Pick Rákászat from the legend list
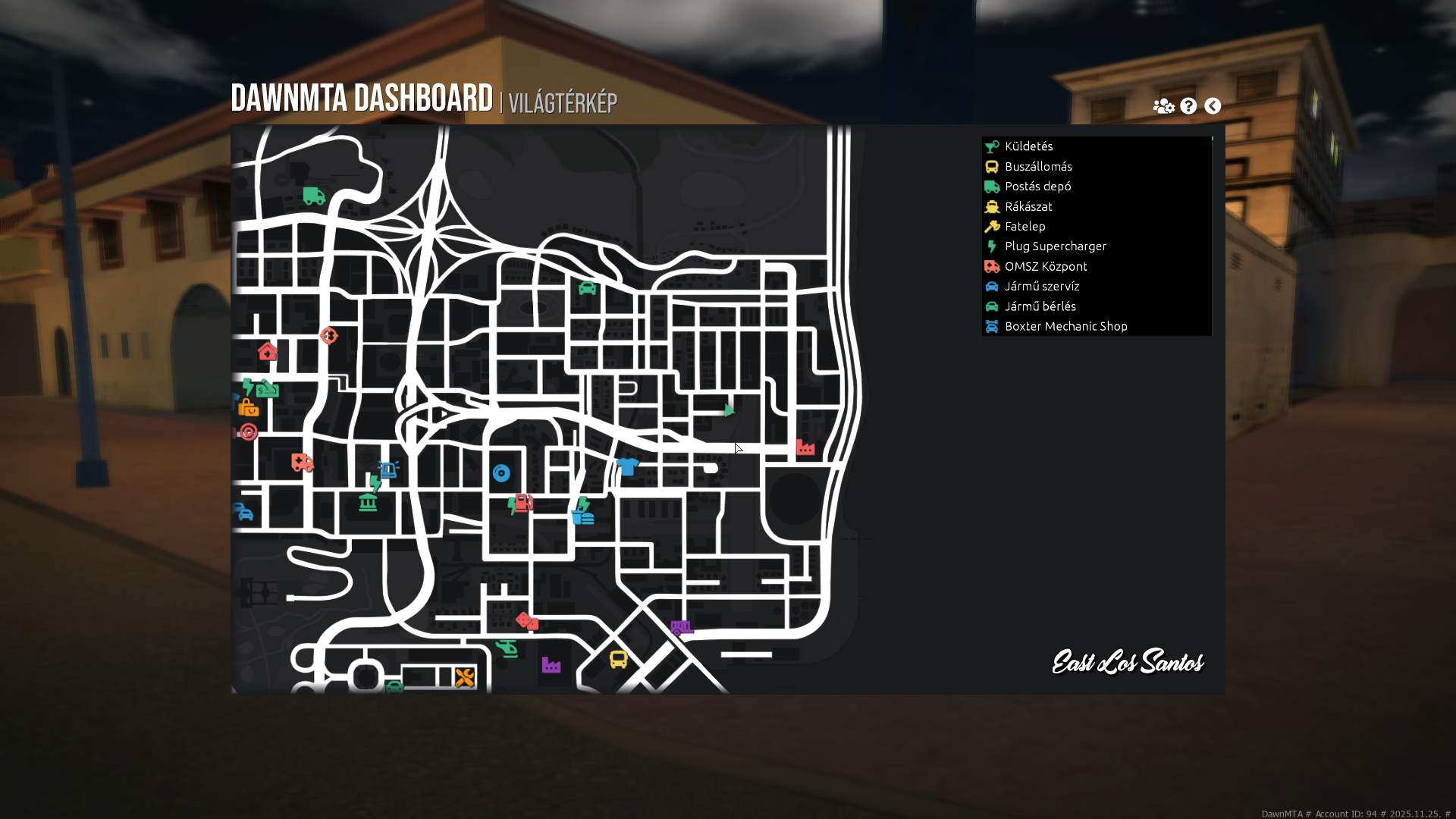 tap(1028, 206)
